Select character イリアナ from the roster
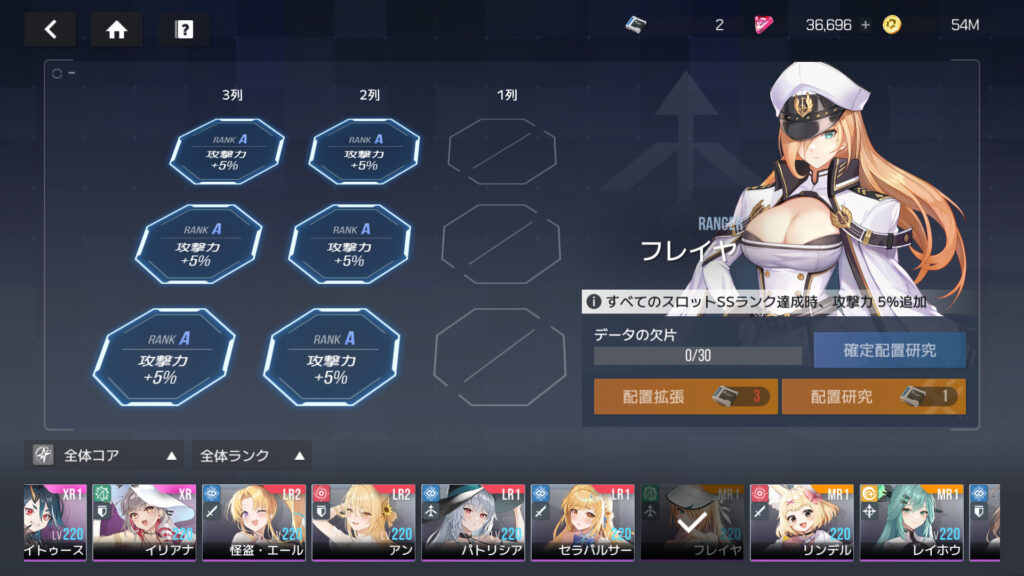Viewport: 1024px width, 576px height. 144,522
